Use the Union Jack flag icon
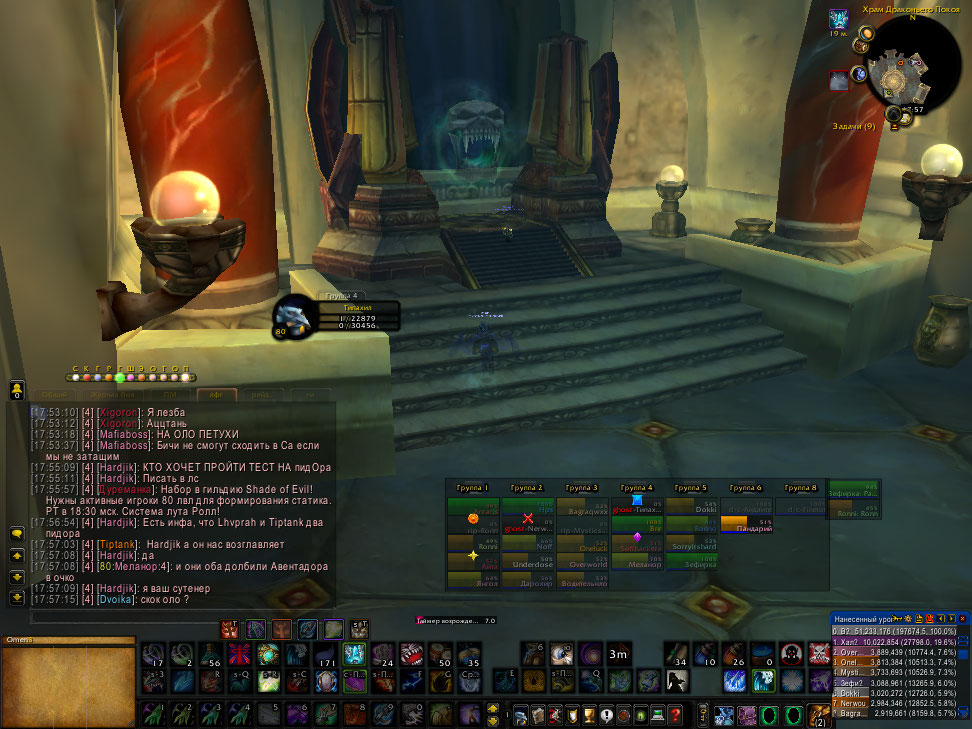 [240, 655]
